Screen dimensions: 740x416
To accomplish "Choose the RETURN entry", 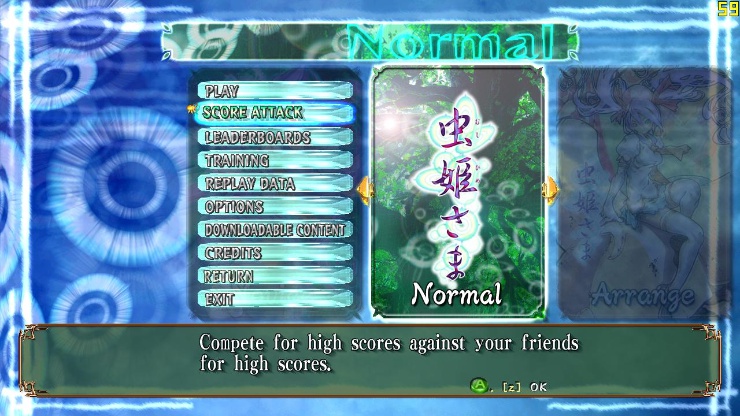I will [274, 276].
